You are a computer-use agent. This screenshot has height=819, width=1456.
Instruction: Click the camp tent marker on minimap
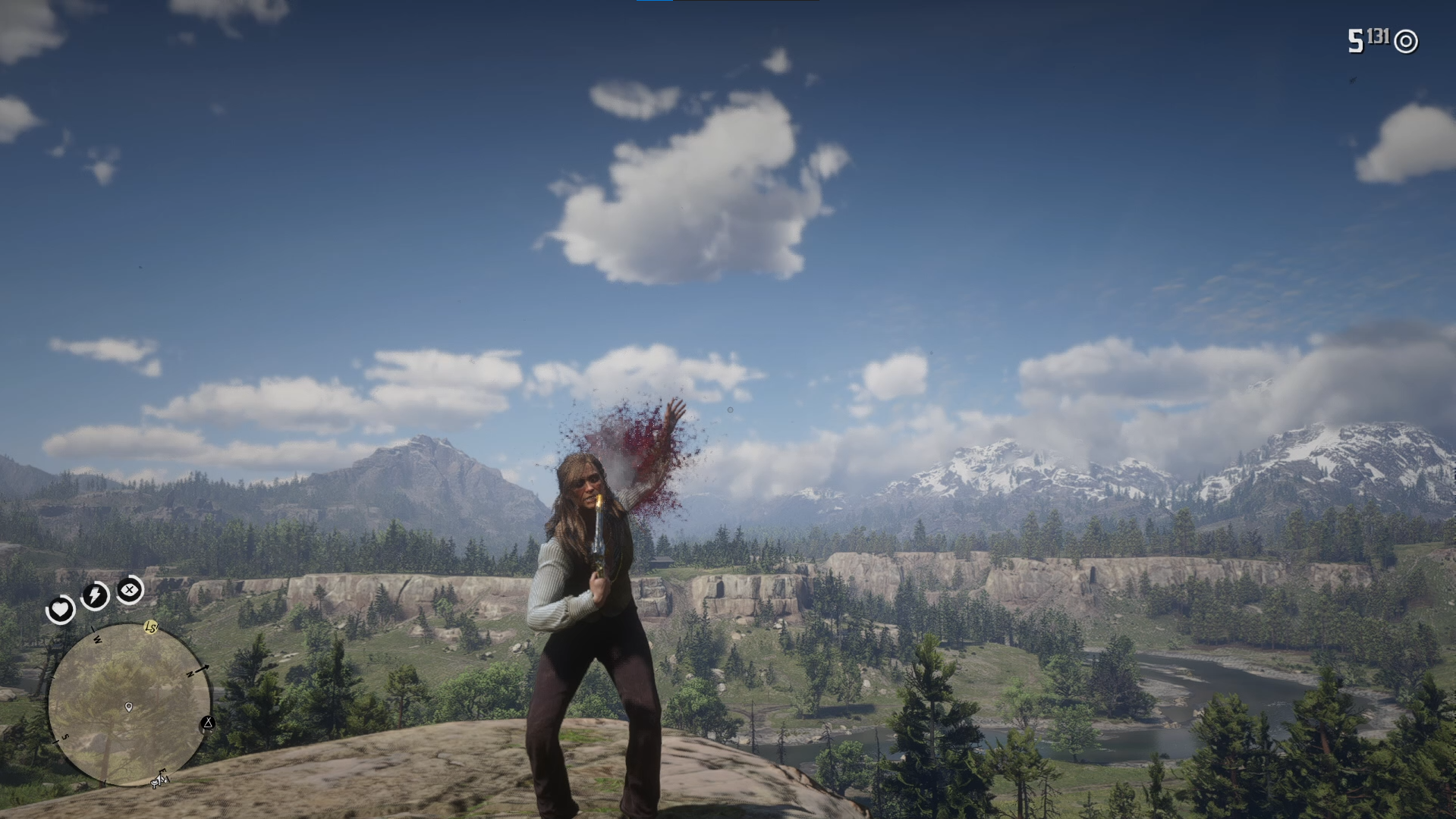[x=208, y=723]
